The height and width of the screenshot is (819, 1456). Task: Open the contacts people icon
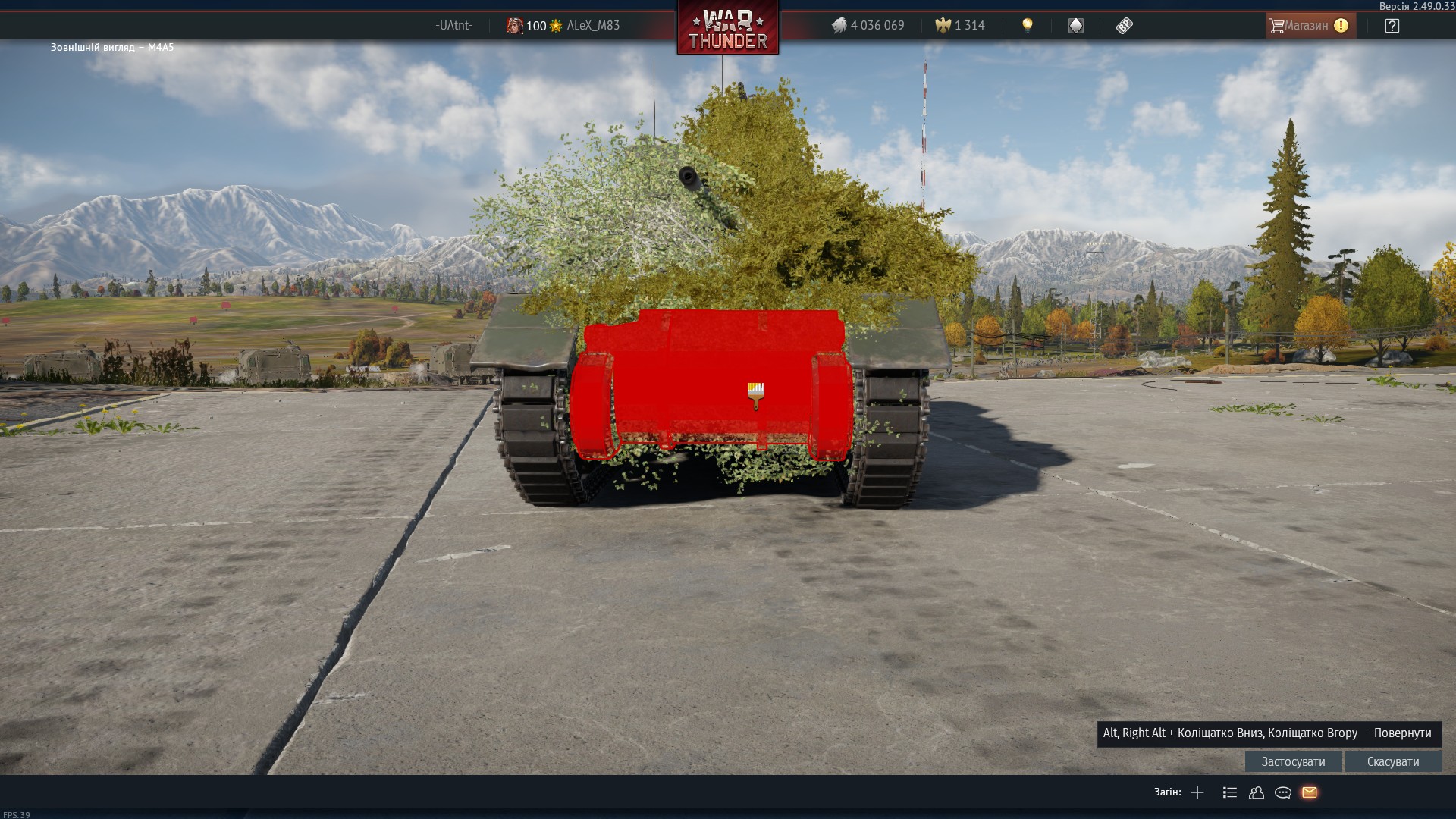[x=1257, y=792]
